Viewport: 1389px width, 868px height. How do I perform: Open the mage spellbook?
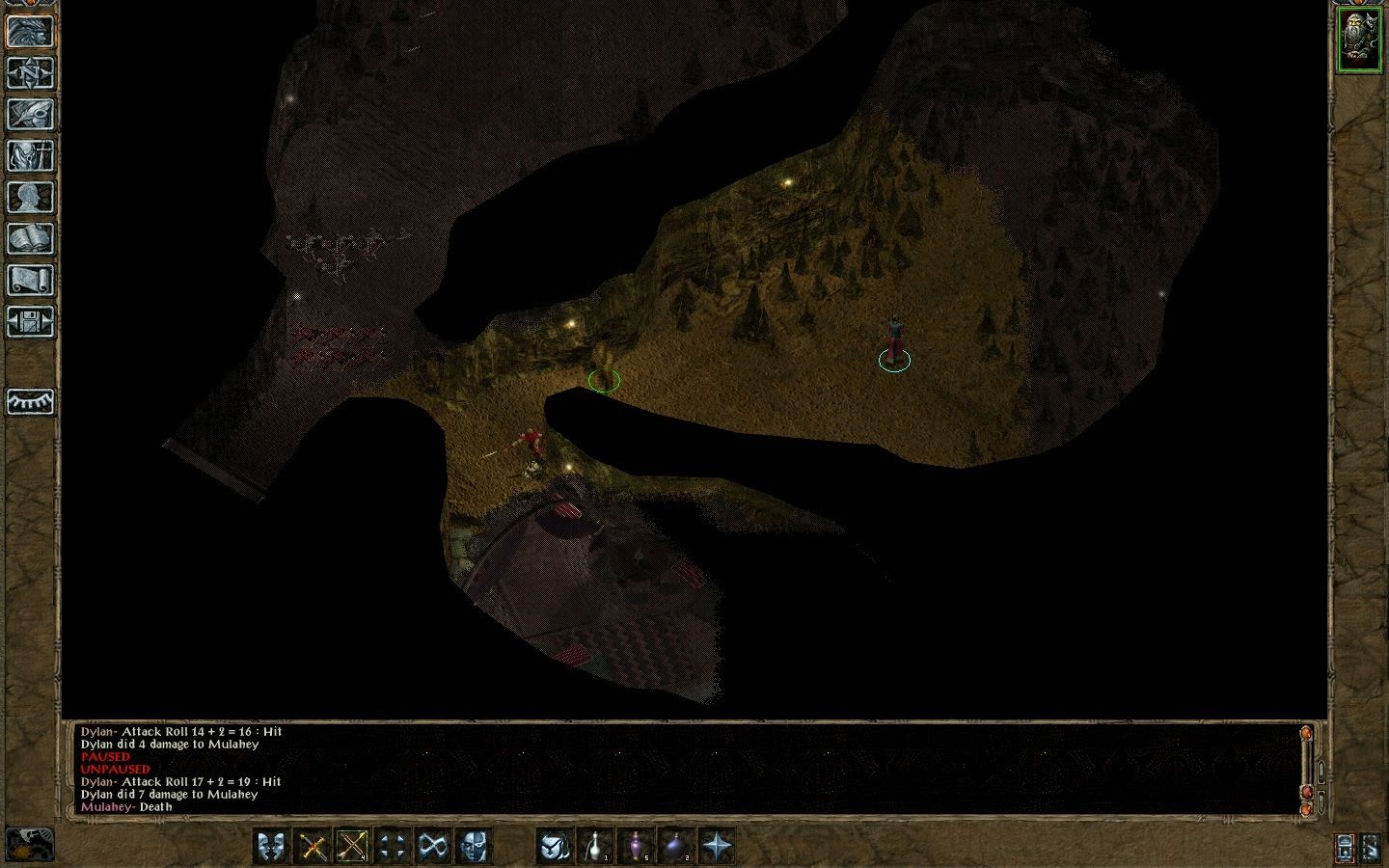pos(30,238)
